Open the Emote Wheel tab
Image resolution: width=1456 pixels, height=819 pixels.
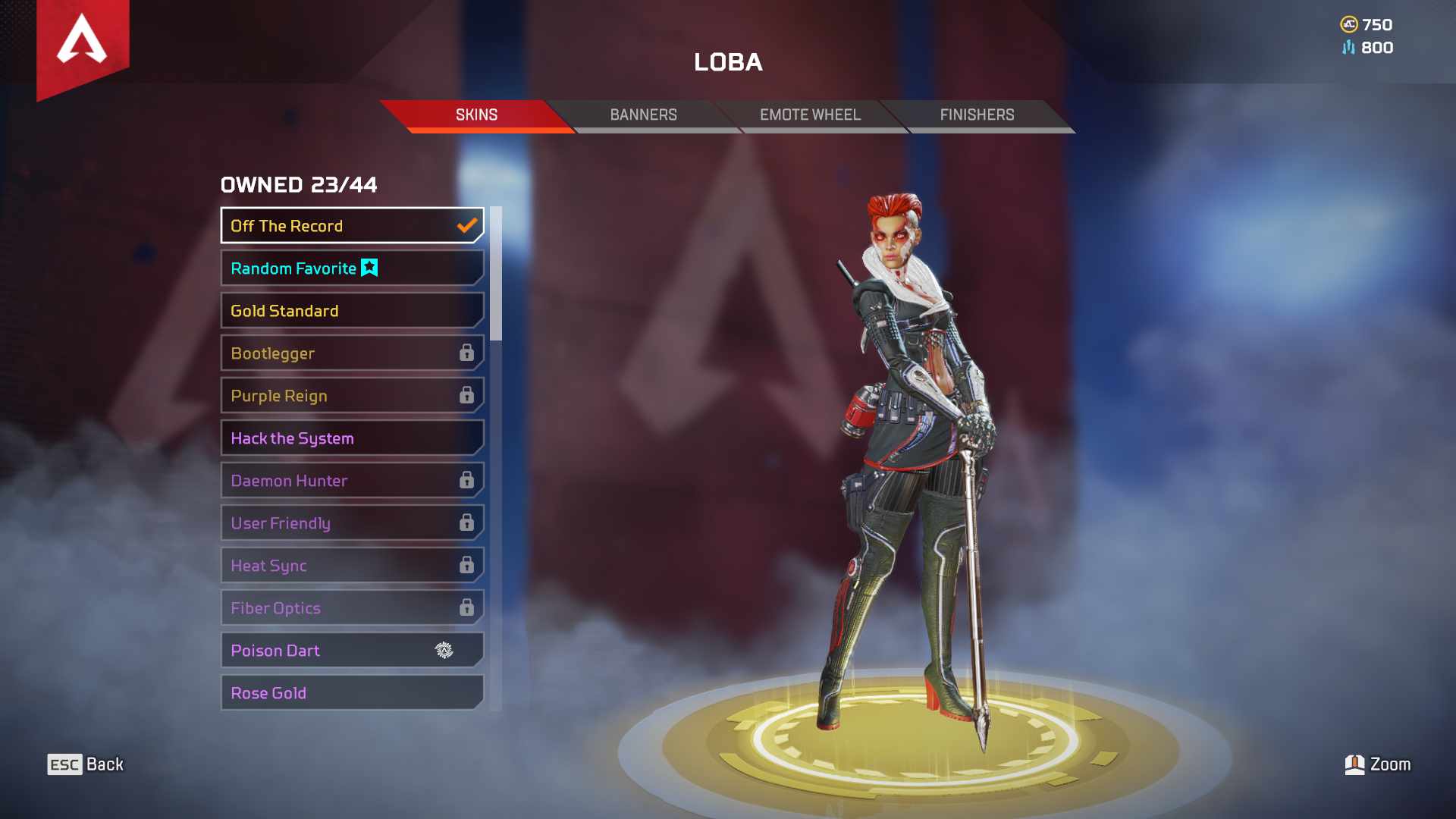tap(810, 115)
